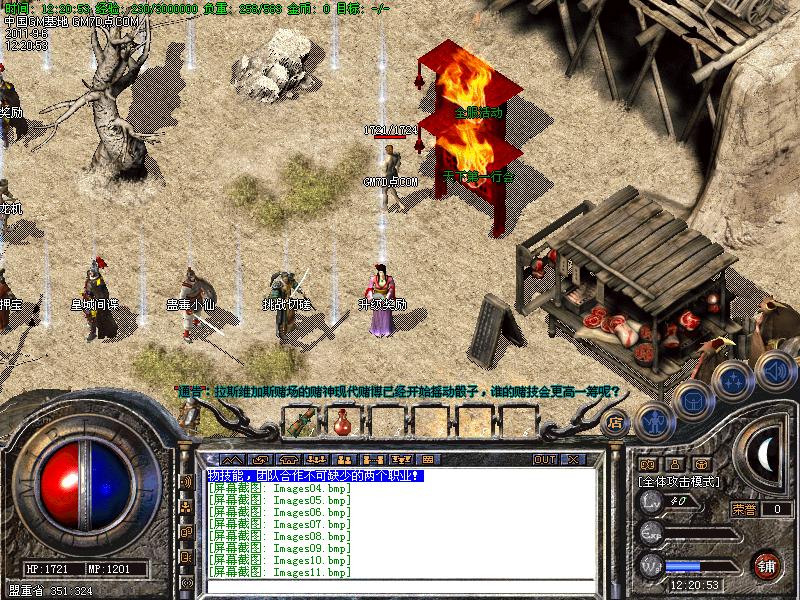
Task: Select the highlighted blue chat message
Action: (x=315, y=476)
